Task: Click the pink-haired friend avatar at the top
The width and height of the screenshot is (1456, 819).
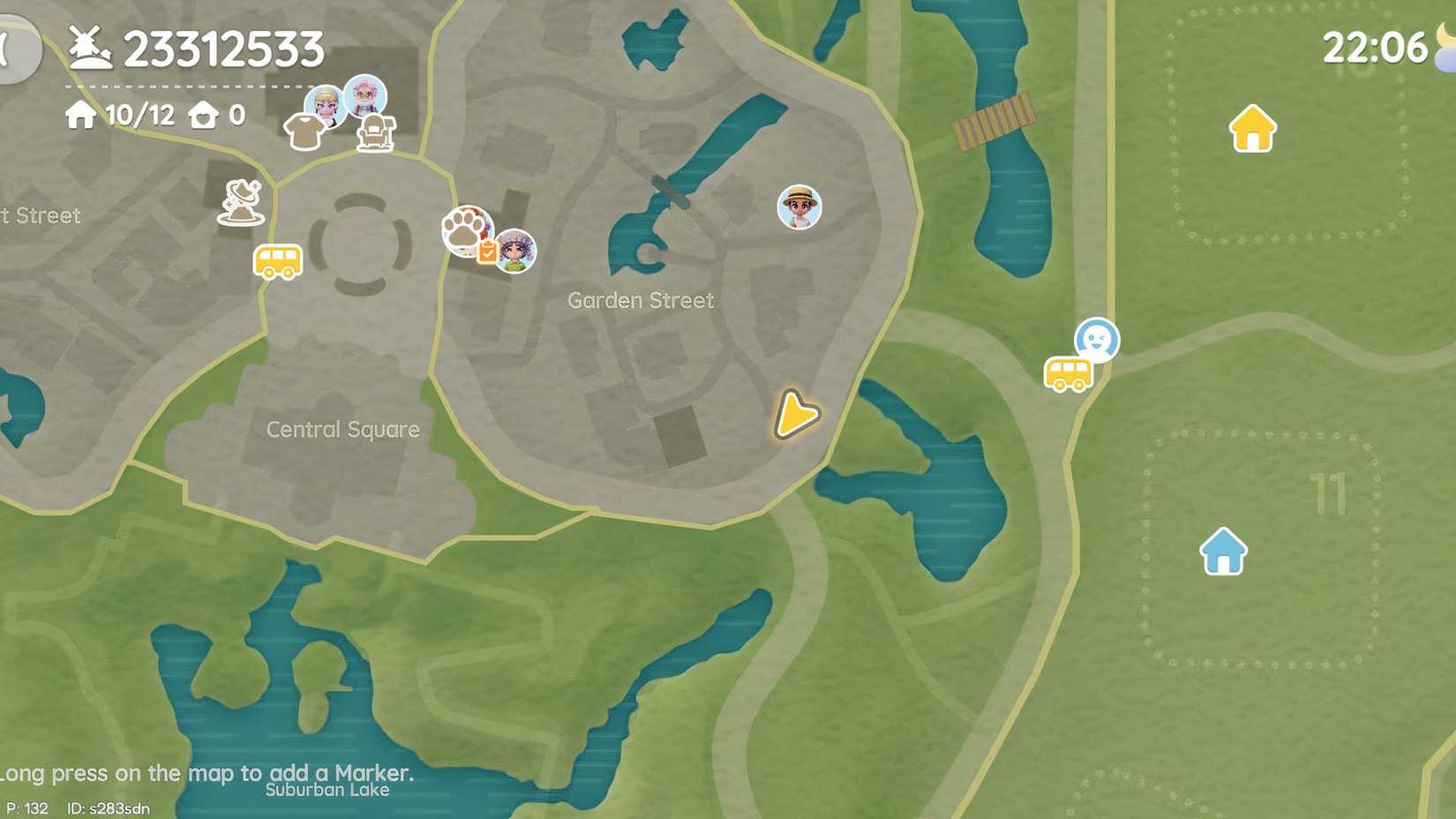Action: (x=366, y=97)
